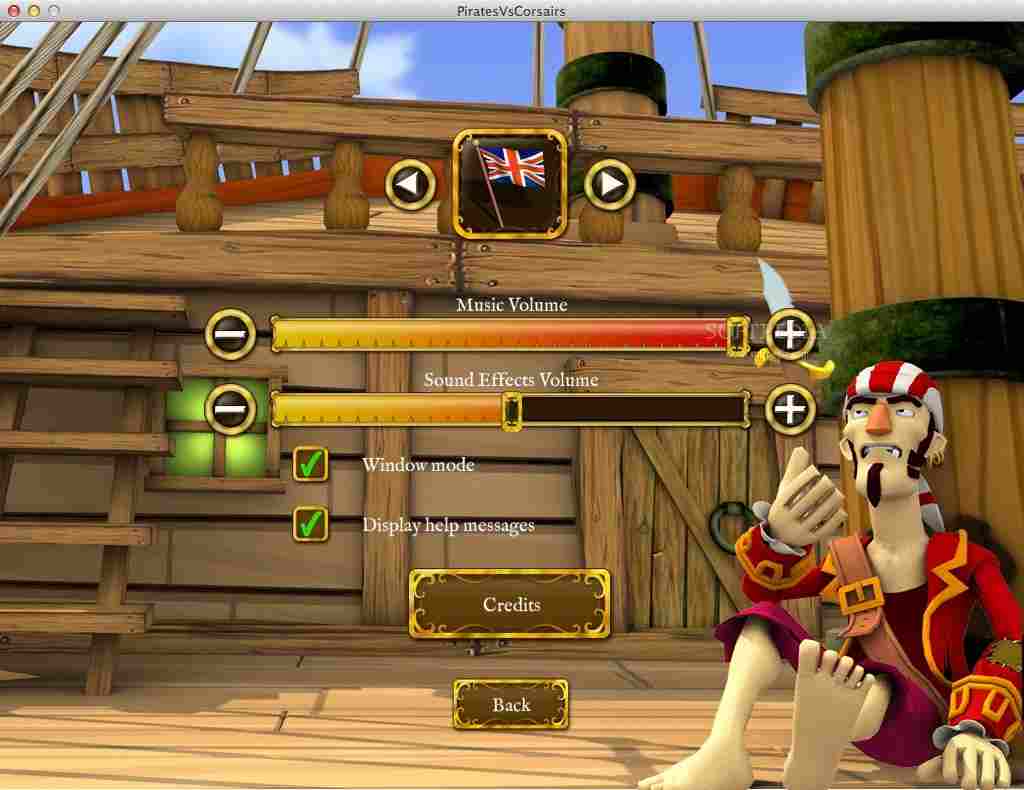
Task: Click the British flag language tile
Action: pyautogui.click(x=511, y=184)
